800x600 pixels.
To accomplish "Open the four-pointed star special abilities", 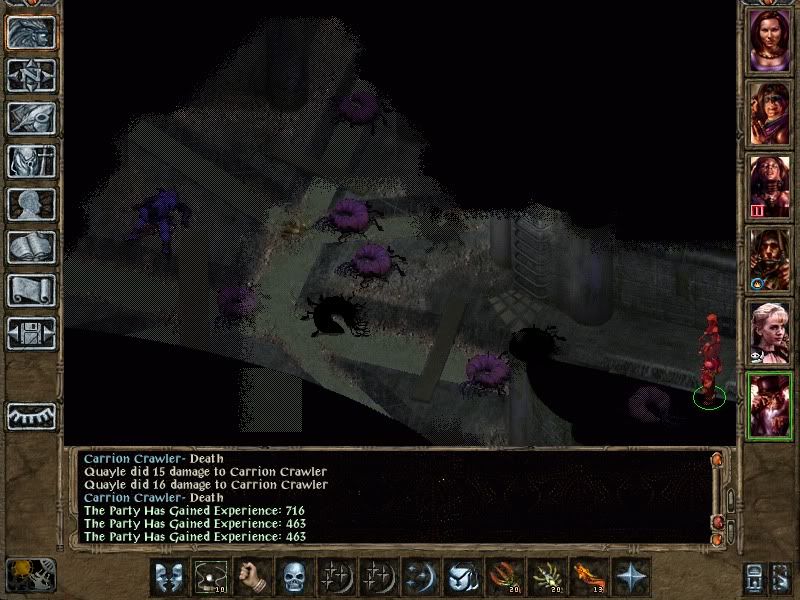I will click(631, 577).
